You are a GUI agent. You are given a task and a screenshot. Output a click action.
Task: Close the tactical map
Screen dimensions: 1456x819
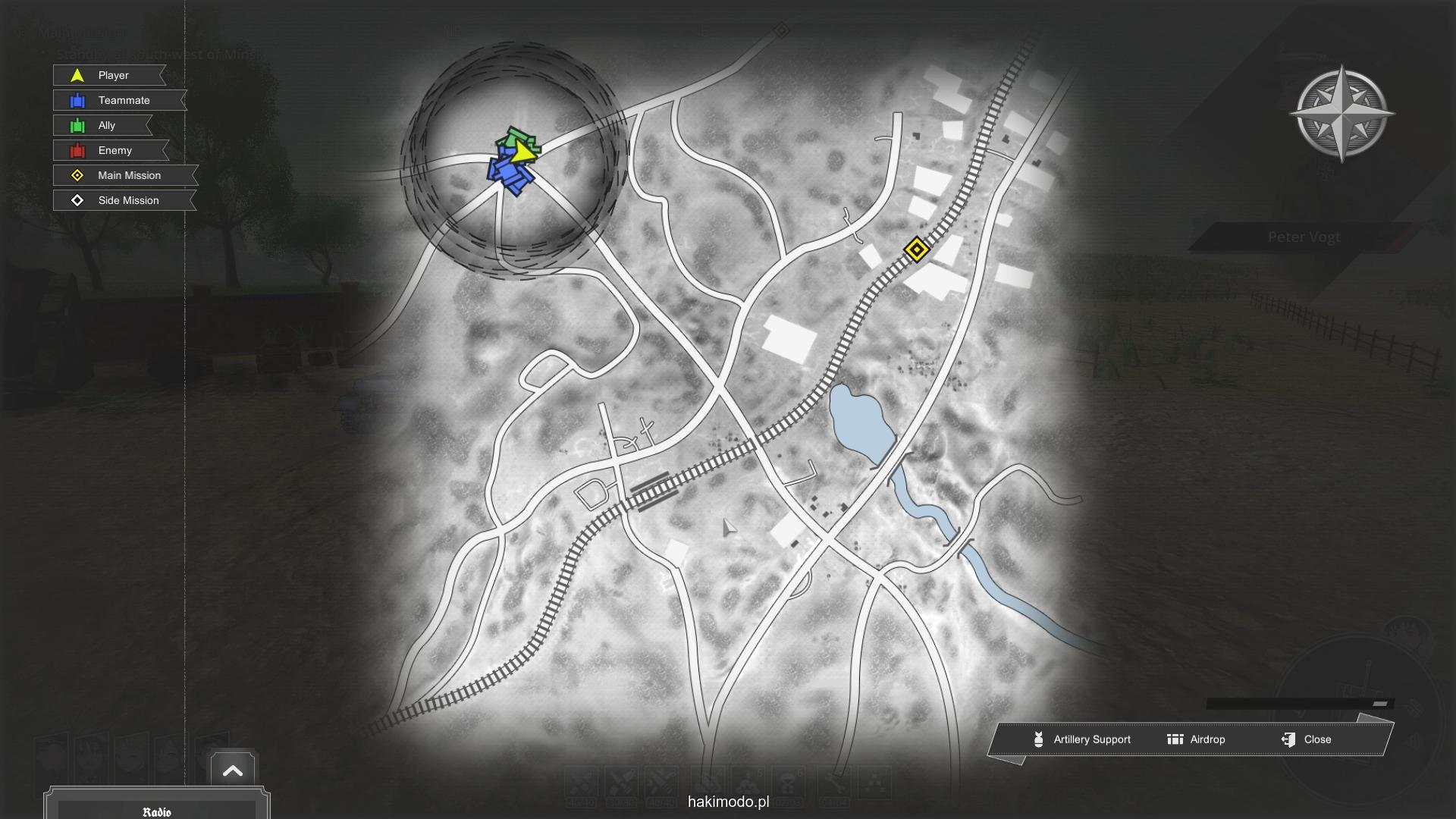click(1307, 739)
